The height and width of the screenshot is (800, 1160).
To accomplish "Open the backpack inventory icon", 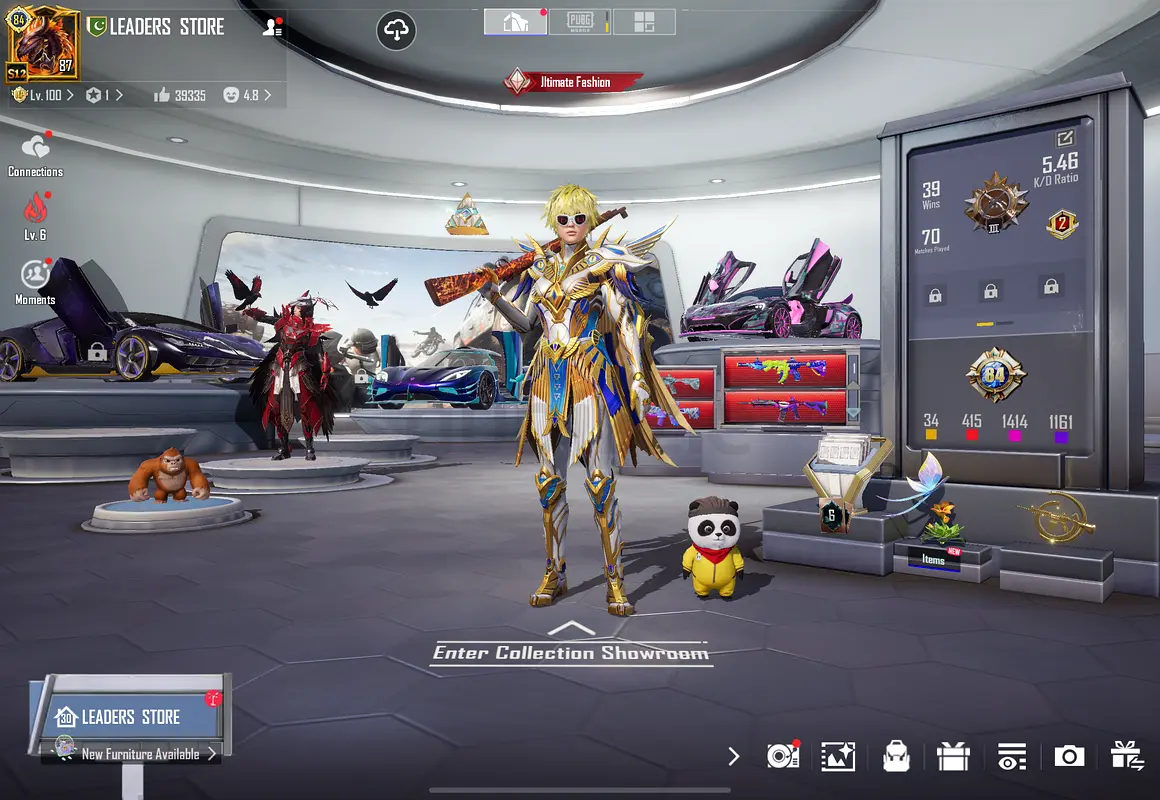I will (896, 756).
